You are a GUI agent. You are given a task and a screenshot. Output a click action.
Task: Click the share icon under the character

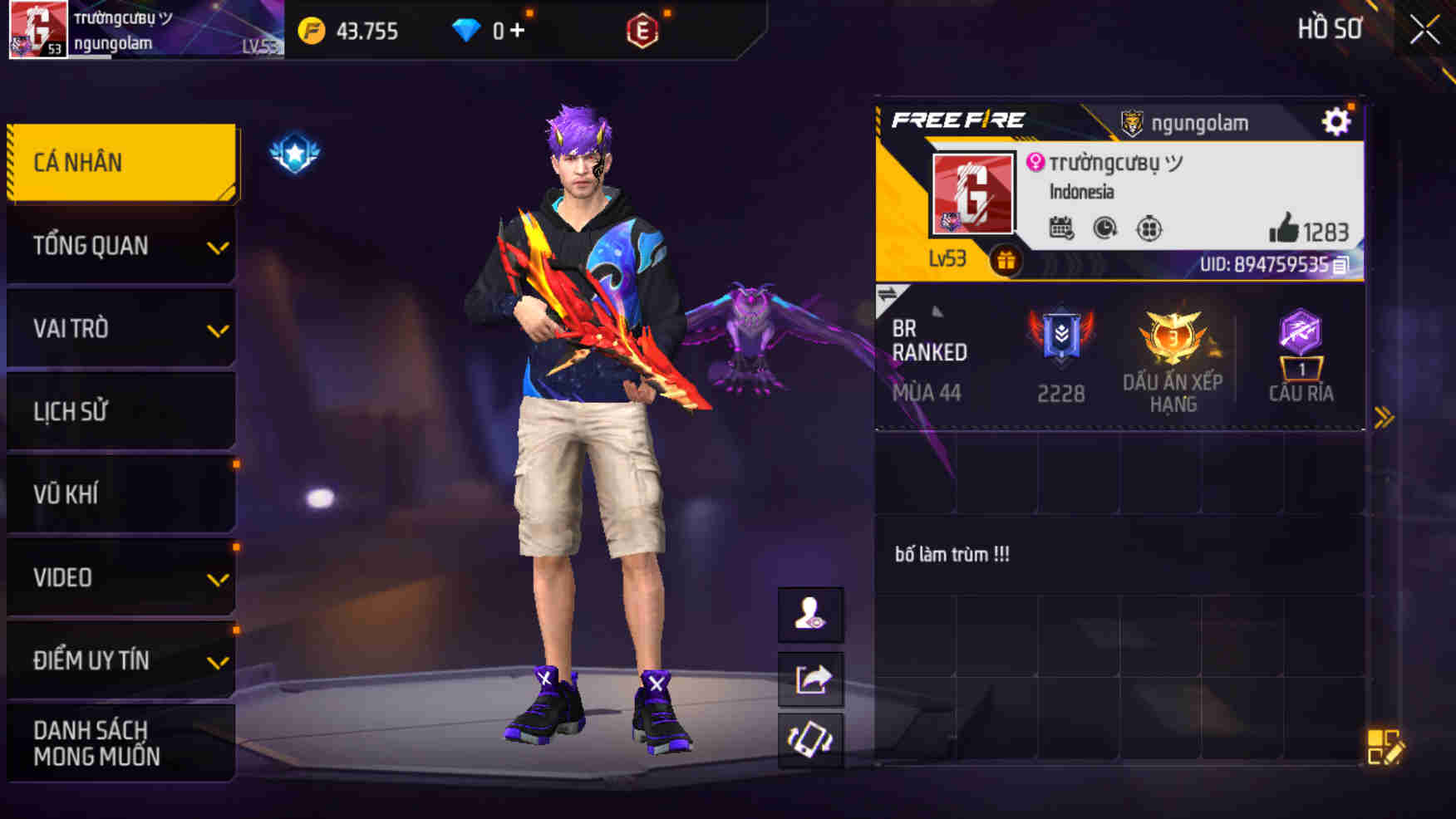tap(810, 679)
